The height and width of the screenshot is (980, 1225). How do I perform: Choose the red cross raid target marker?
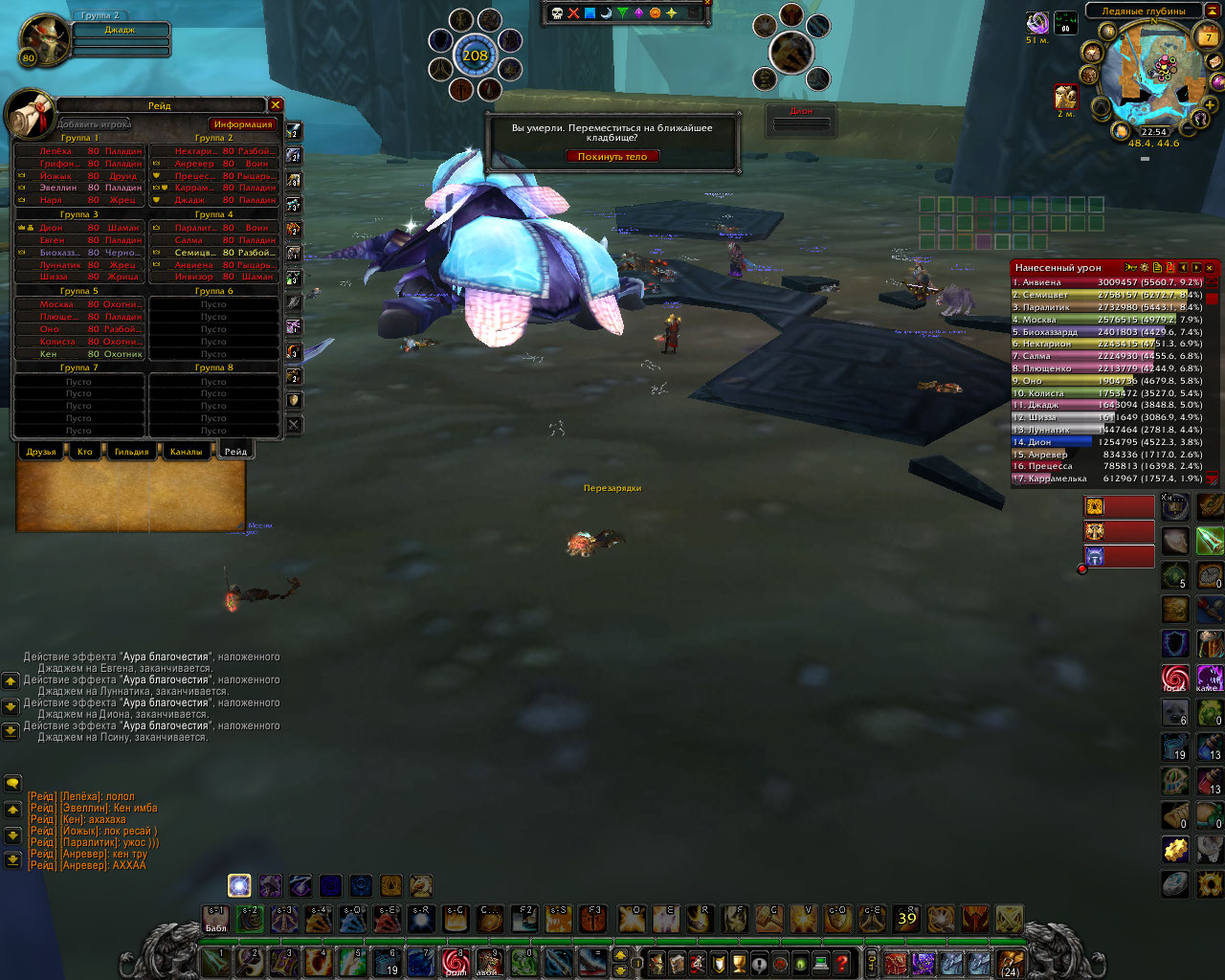pyautogui.click(x=573, y=12)
